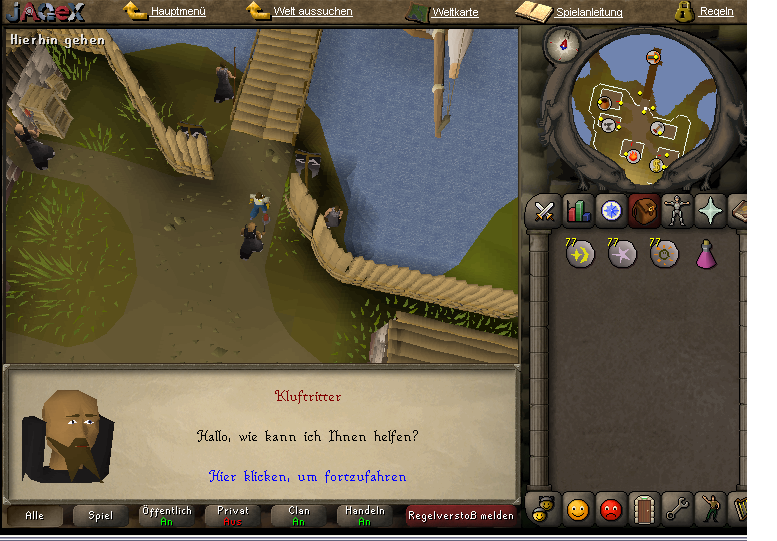The width and height of the screenshot is (777, 541).
Task: Select the pink potion in the inventory
Action: click(x=706, y=254)
